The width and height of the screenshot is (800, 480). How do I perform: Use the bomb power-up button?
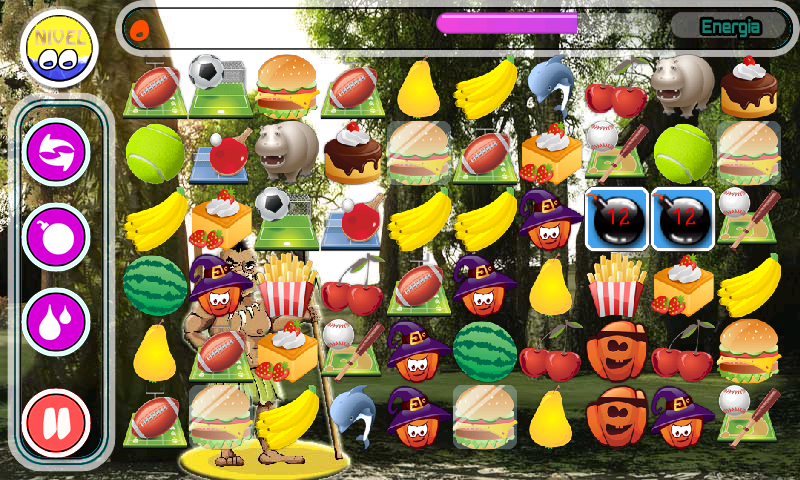(x=57, y=237)
